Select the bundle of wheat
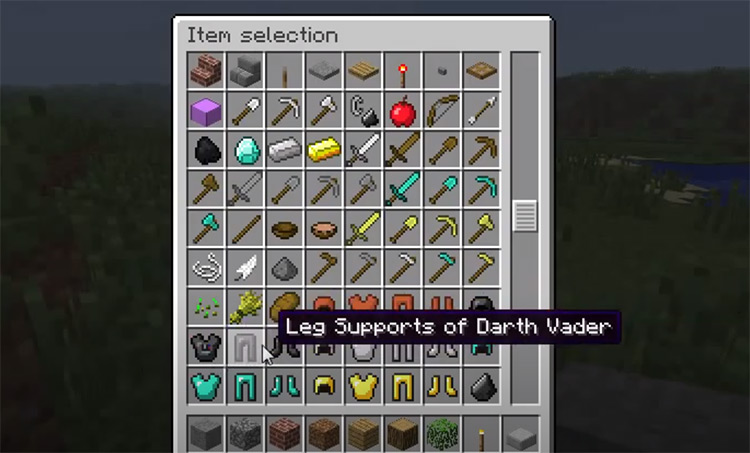 pos(245,307)
